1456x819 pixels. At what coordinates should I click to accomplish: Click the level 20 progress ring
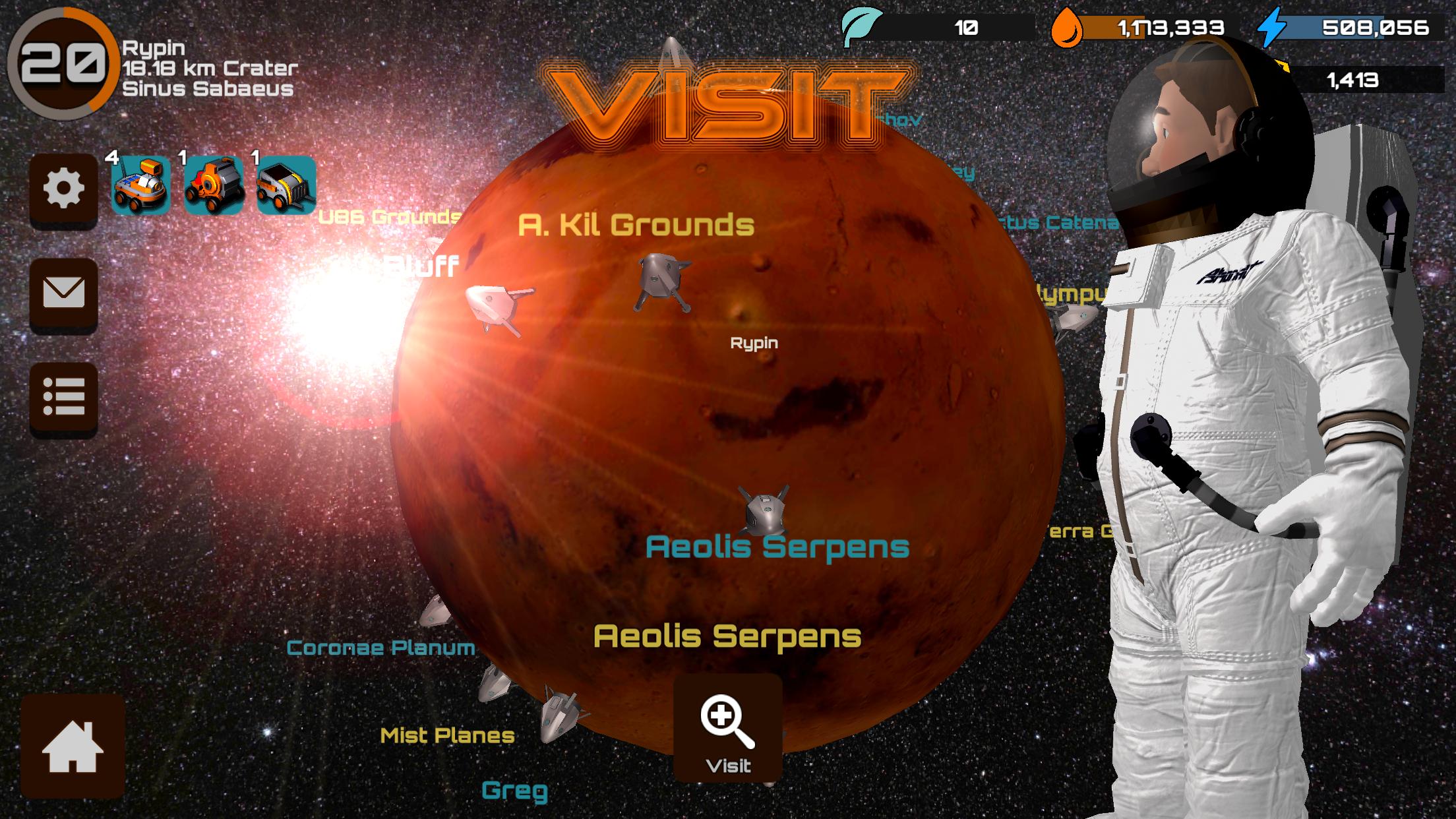click(x=63, y=63)
